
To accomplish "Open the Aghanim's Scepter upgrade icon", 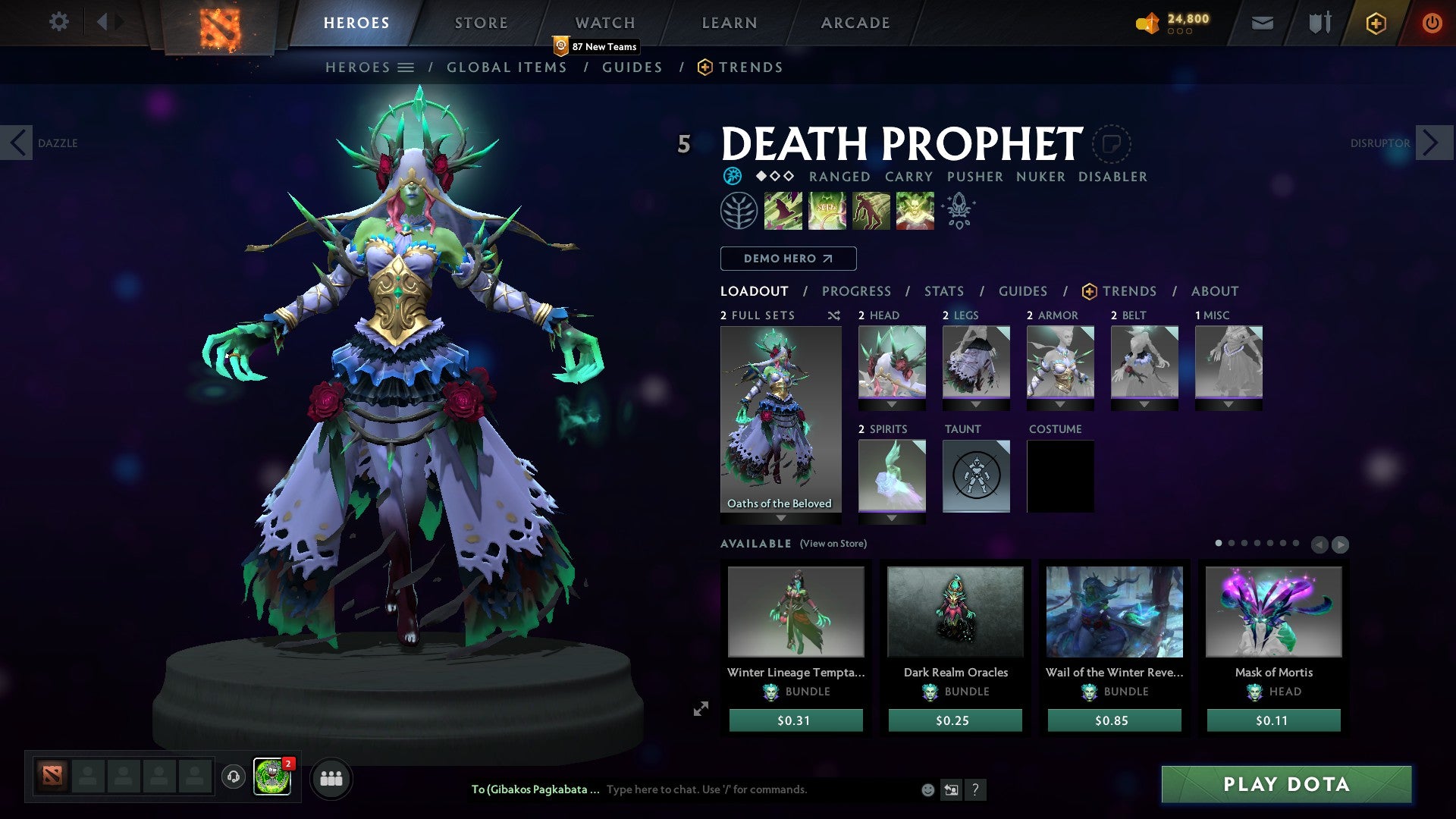I will click(959, 211).
